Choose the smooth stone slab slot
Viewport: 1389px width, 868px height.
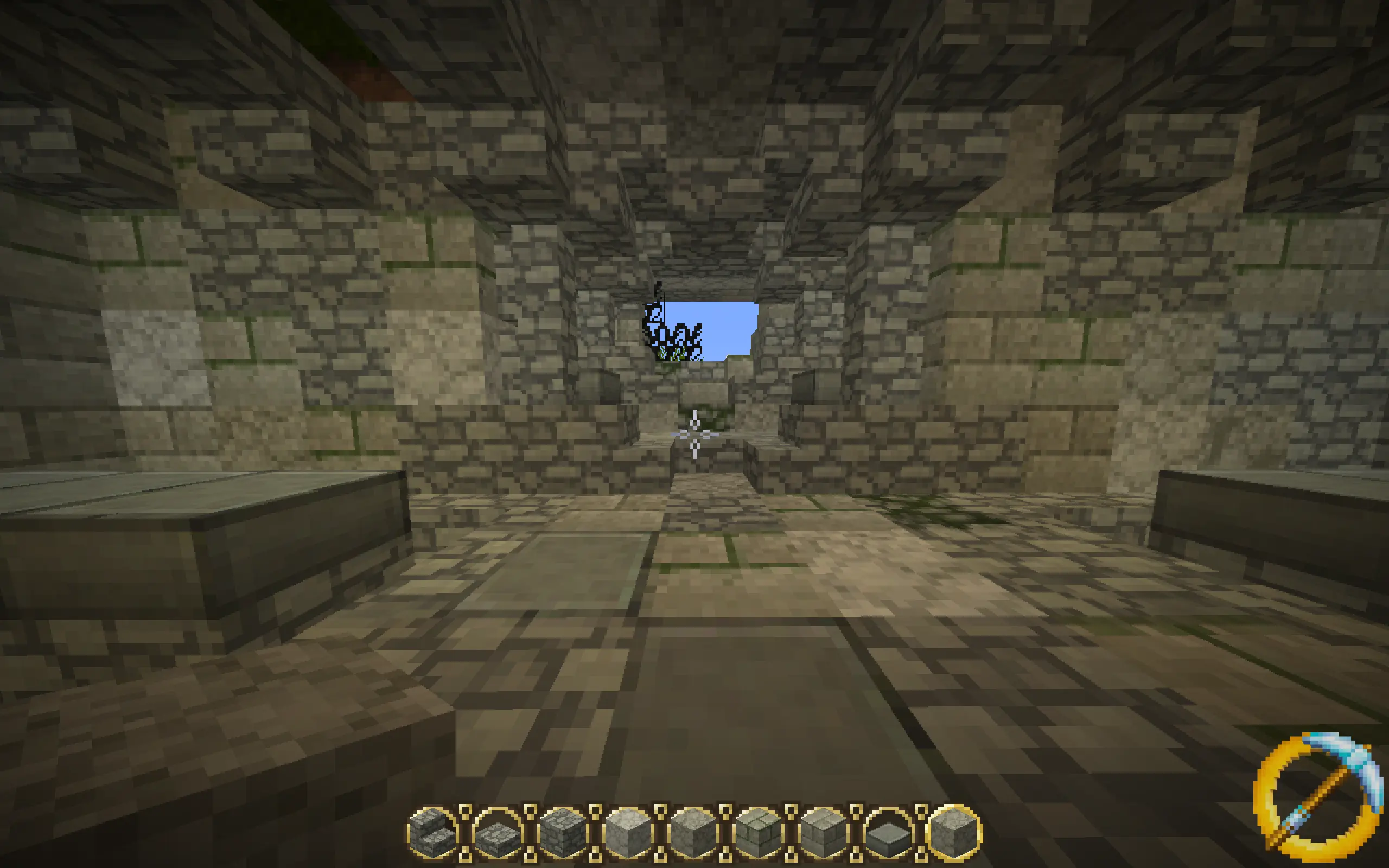(x=889, y=830)
